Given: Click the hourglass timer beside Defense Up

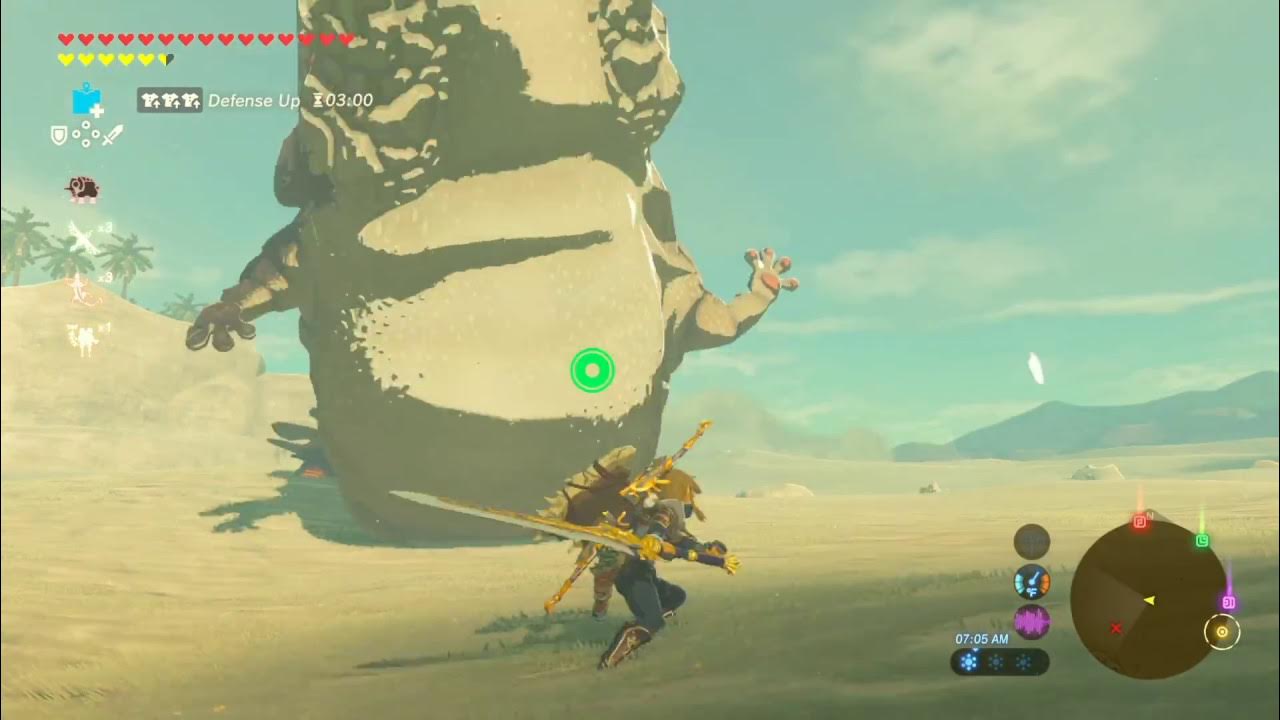Looking at the screenshot, I should (x=318, y=101).
